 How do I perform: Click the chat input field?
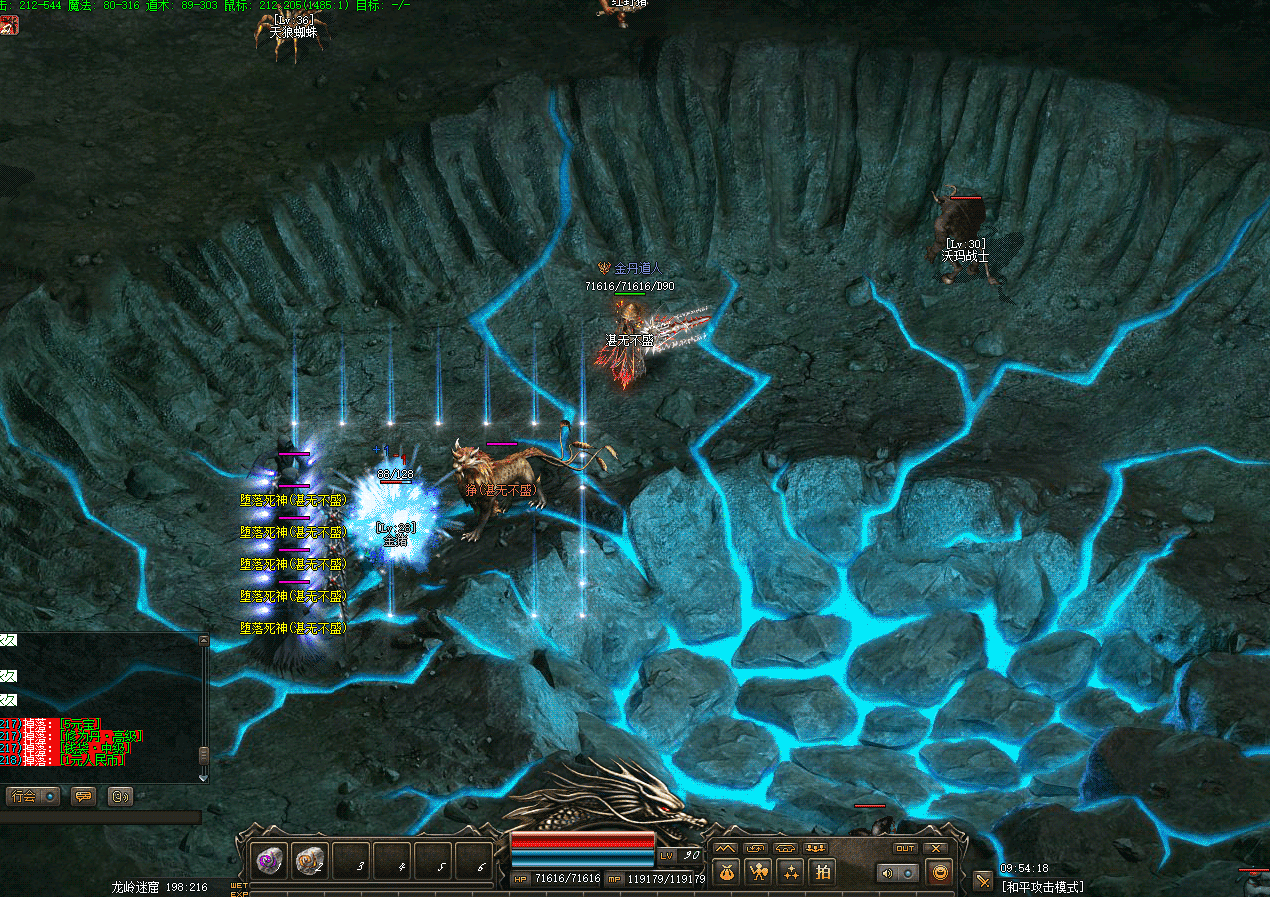coord(100,817)
